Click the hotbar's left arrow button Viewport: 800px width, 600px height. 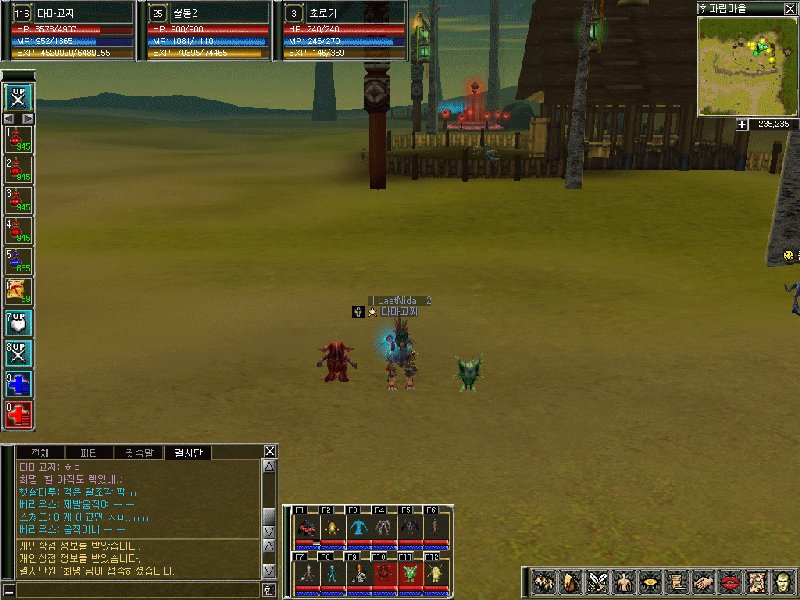click(x=9, y=118)
